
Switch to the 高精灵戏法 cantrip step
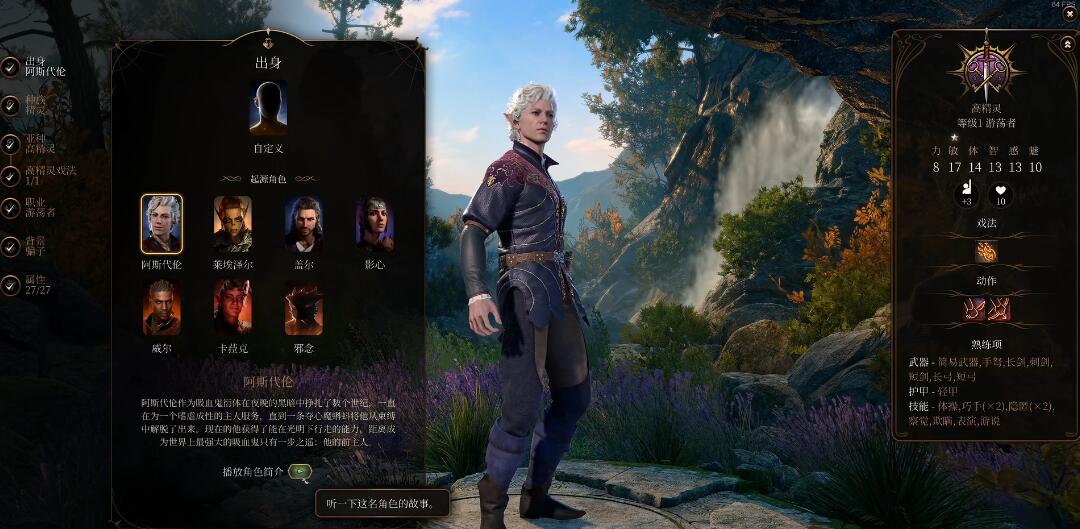10,176
